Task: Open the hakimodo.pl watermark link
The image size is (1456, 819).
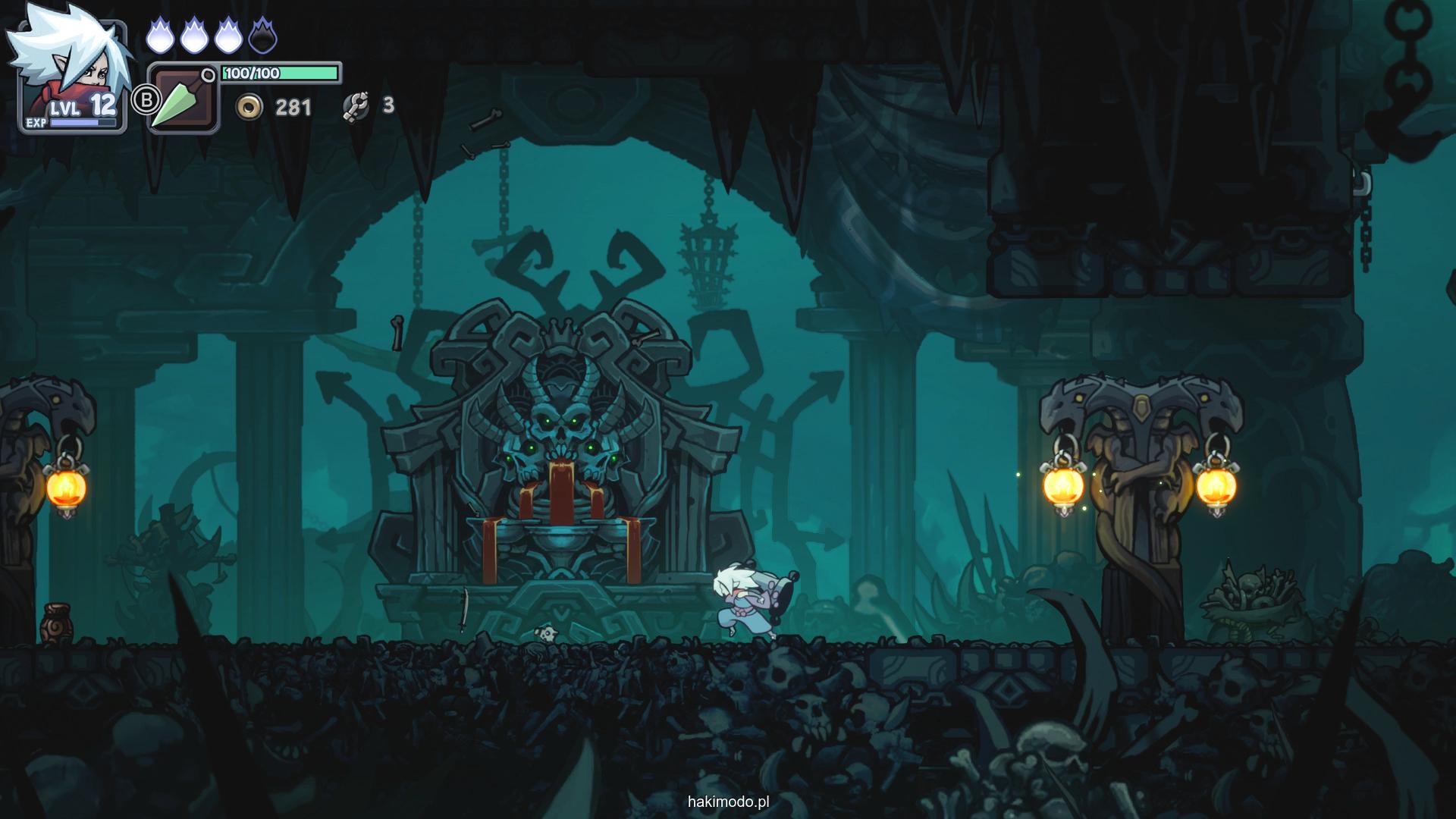Action: point(729,802)
